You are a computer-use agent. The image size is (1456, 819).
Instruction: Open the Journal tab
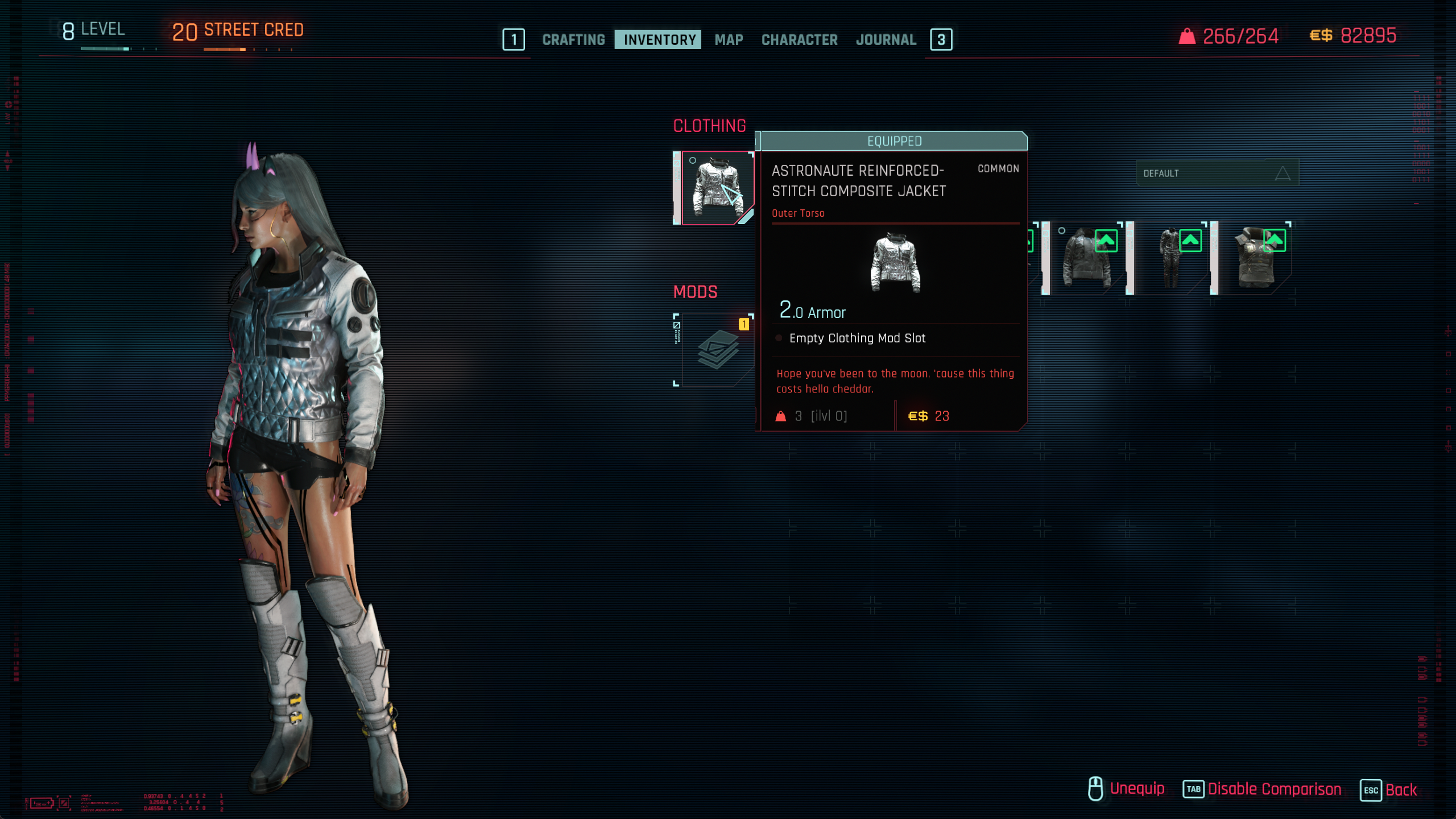tap(886, 40)
